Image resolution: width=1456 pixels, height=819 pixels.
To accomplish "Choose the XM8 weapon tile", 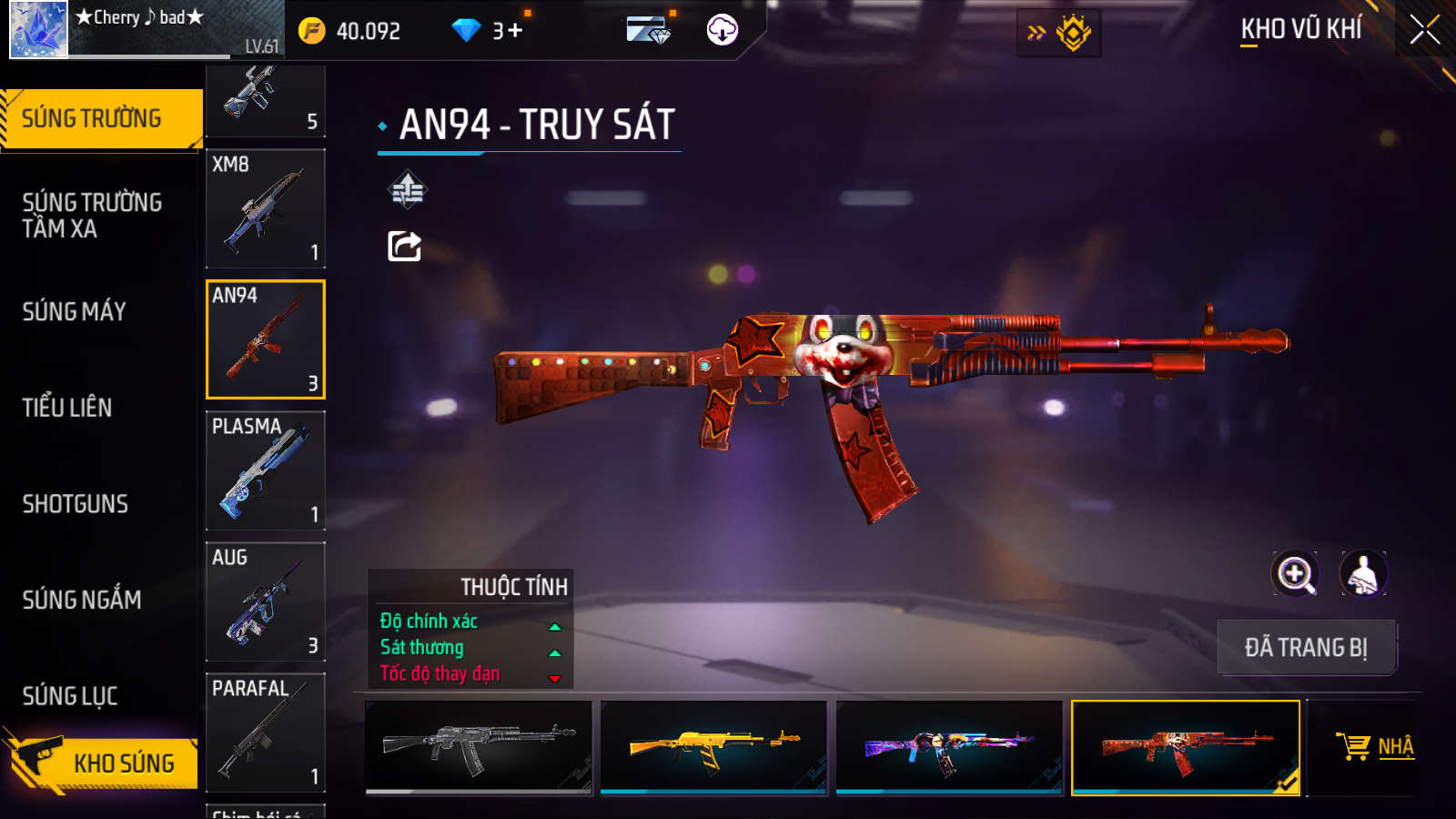I will 266,208.
